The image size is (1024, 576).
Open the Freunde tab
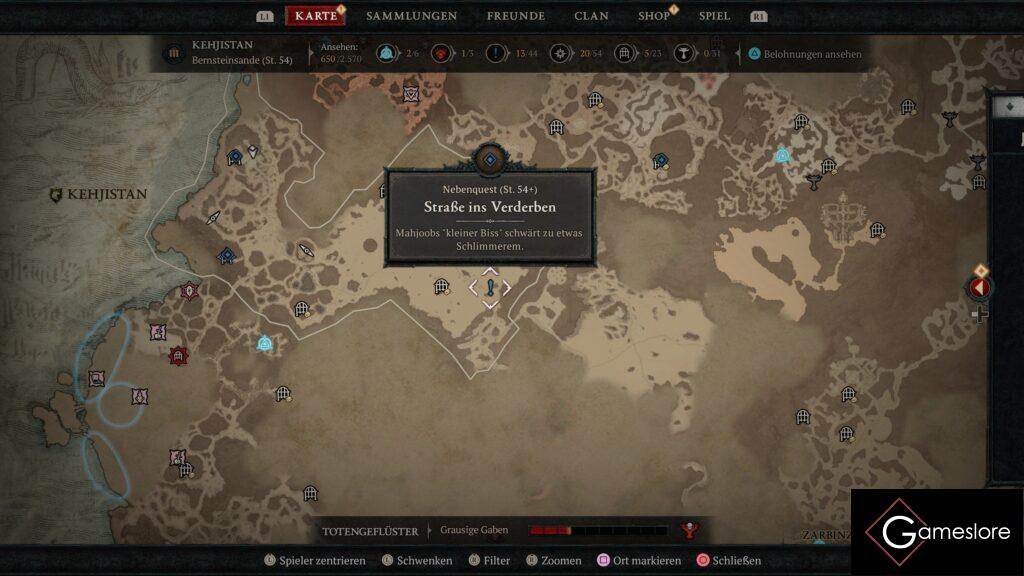click(x=515, y=16)
